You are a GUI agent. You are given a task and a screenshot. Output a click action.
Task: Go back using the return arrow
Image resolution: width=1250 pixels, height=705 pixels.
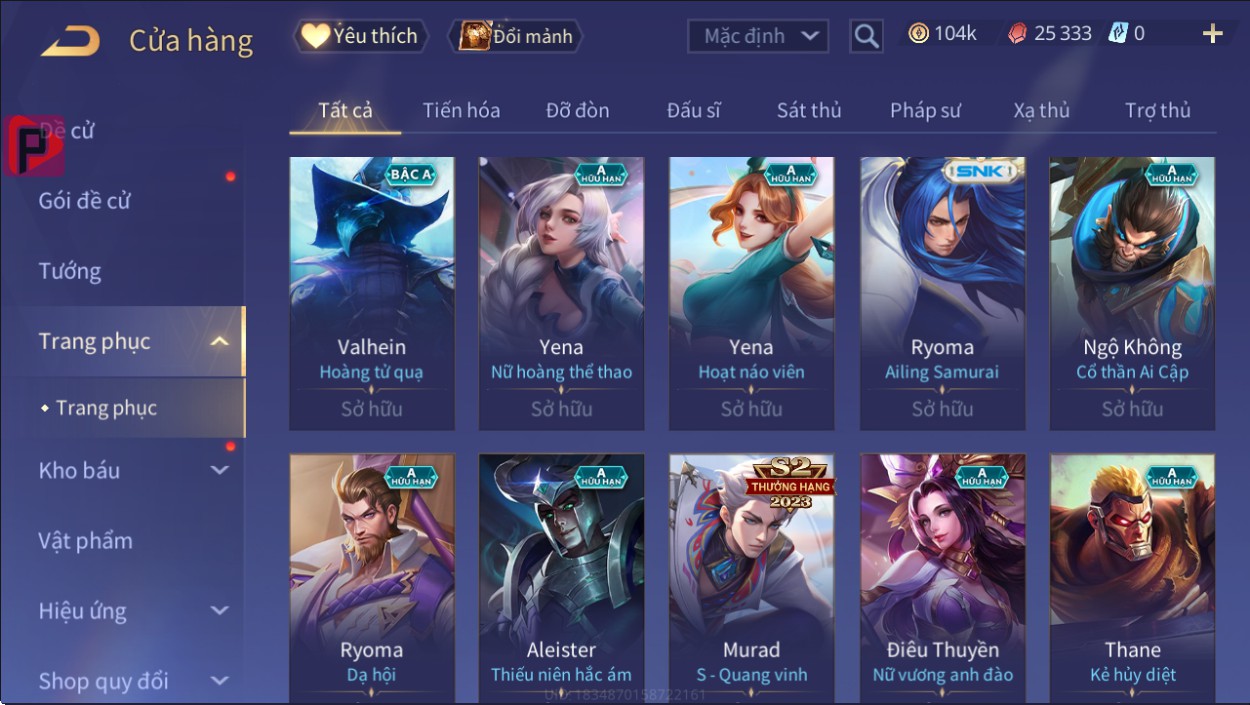click(x=70, y=40)
